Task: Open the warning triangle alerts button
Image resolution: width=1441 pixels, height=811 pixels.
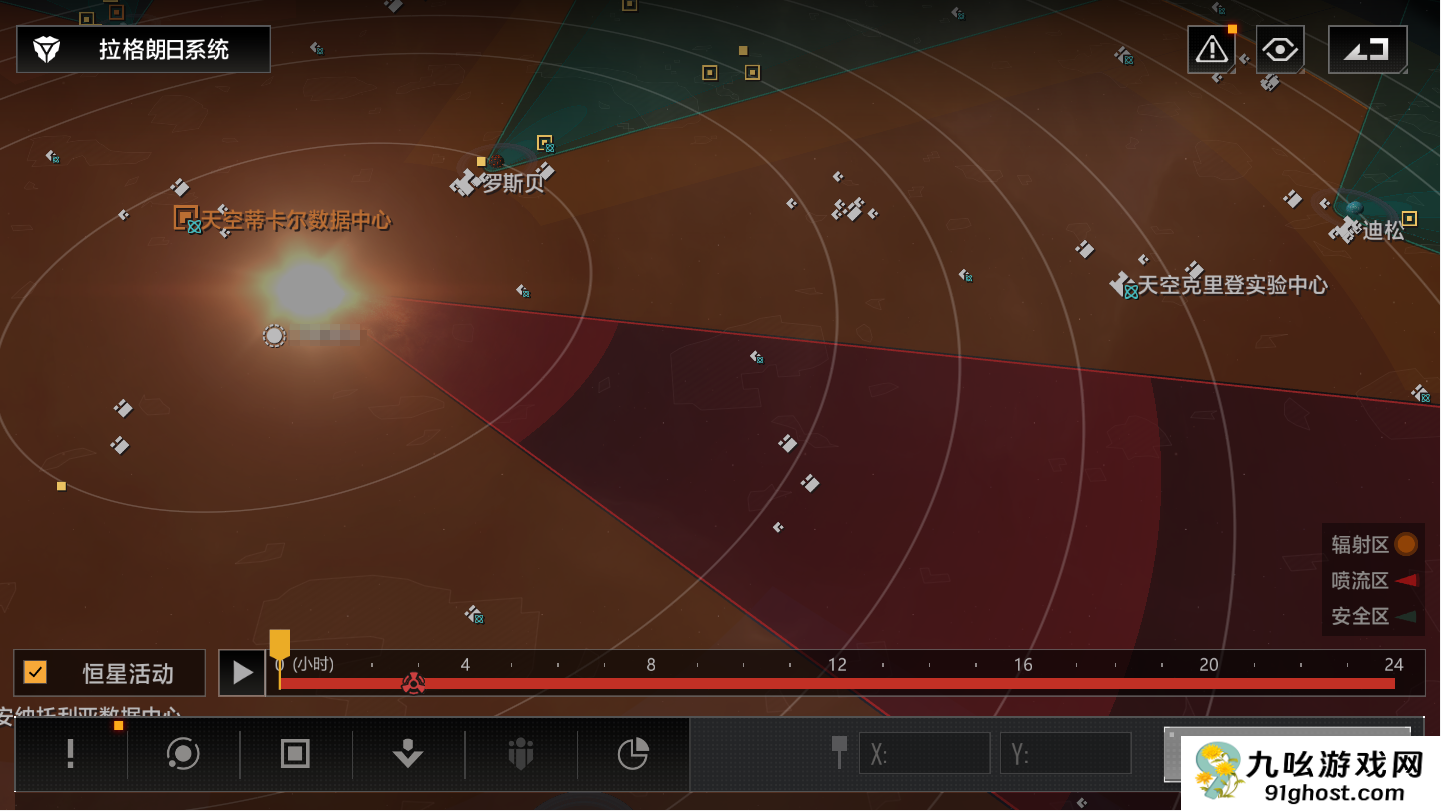Action: [1211, 49]
